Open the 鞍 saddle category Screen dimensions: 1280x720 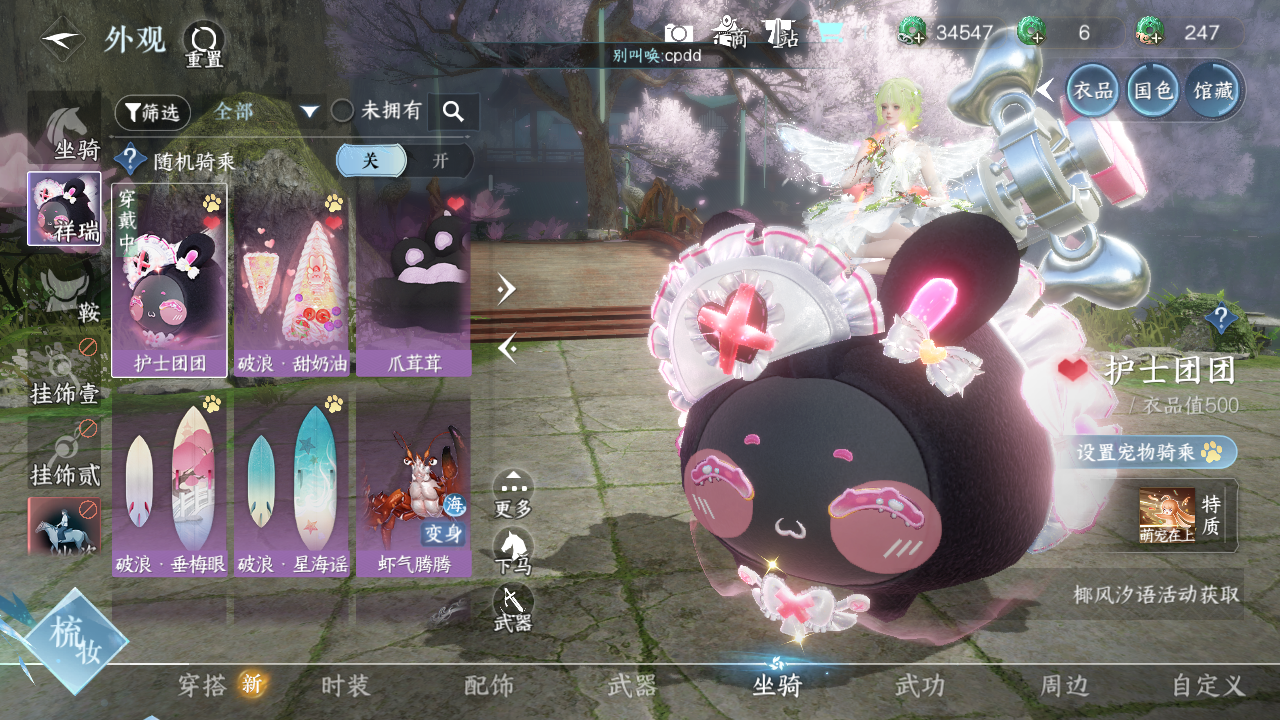point(64,291)
